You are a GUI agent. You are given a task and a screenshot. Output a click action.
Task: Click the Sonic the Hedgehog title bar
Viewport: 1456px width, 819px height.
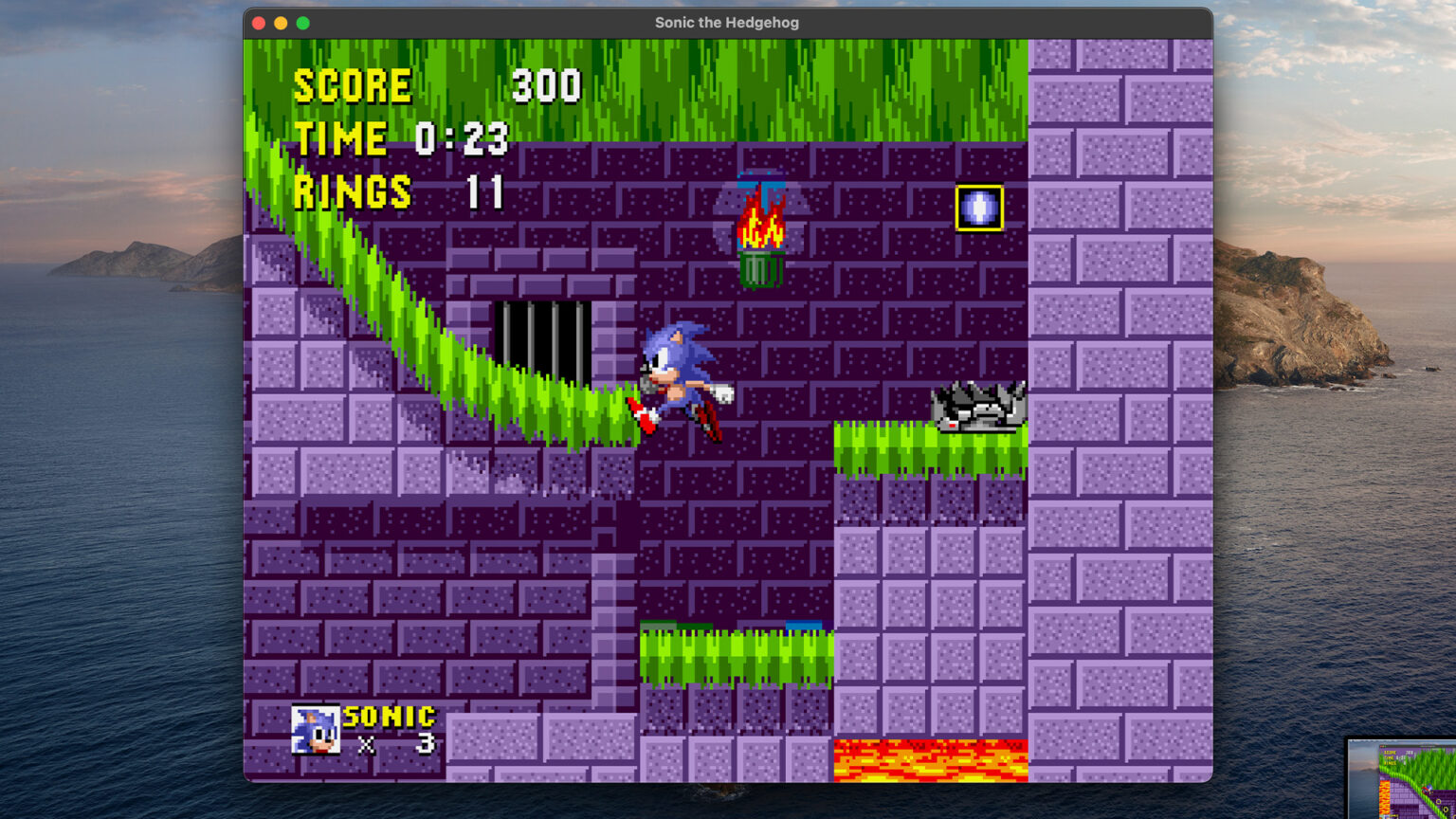click(726, 22)
